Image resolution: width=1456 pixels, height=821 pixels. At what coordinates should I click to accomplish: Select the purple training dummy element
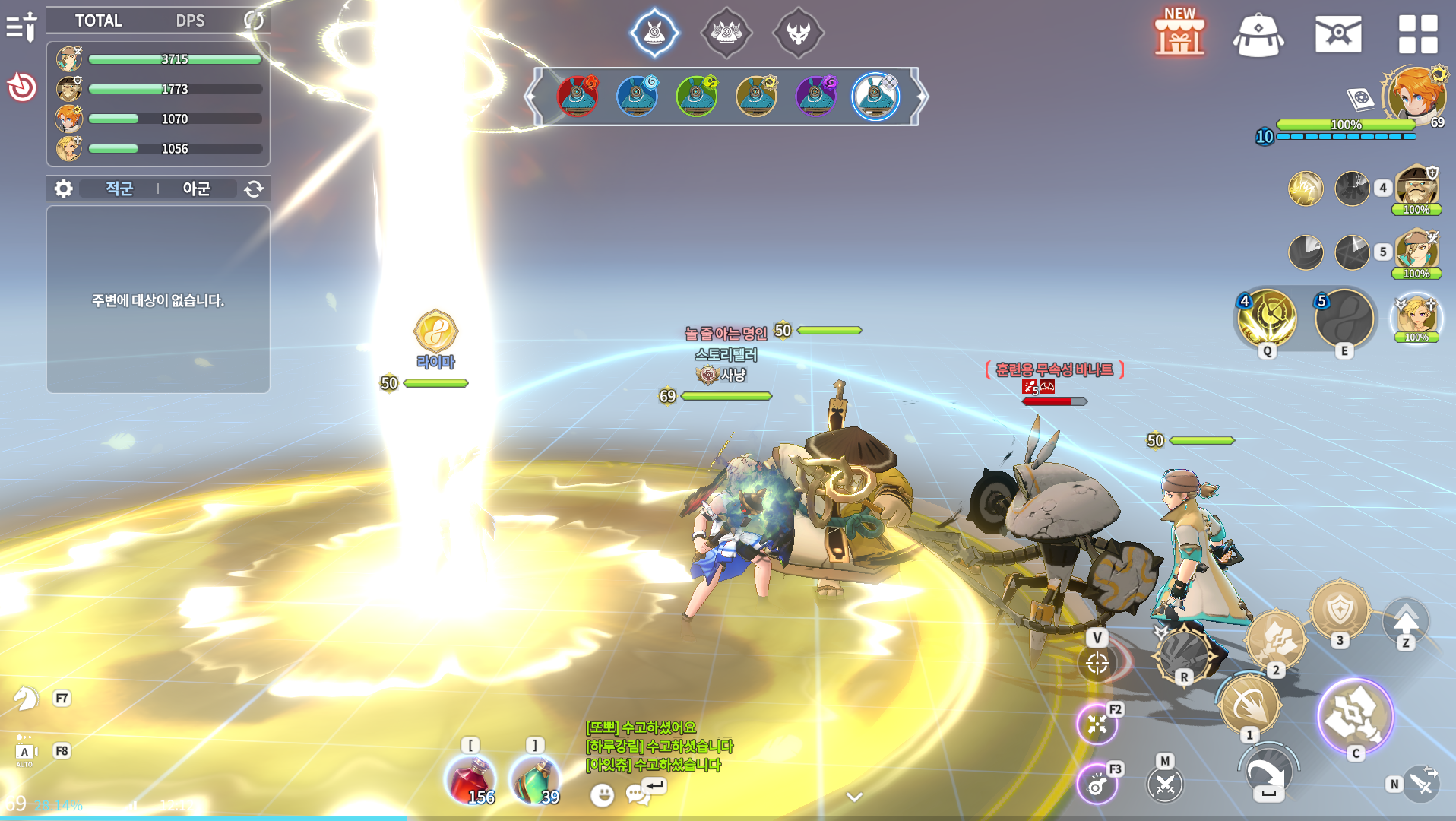(x=816, y=97)
